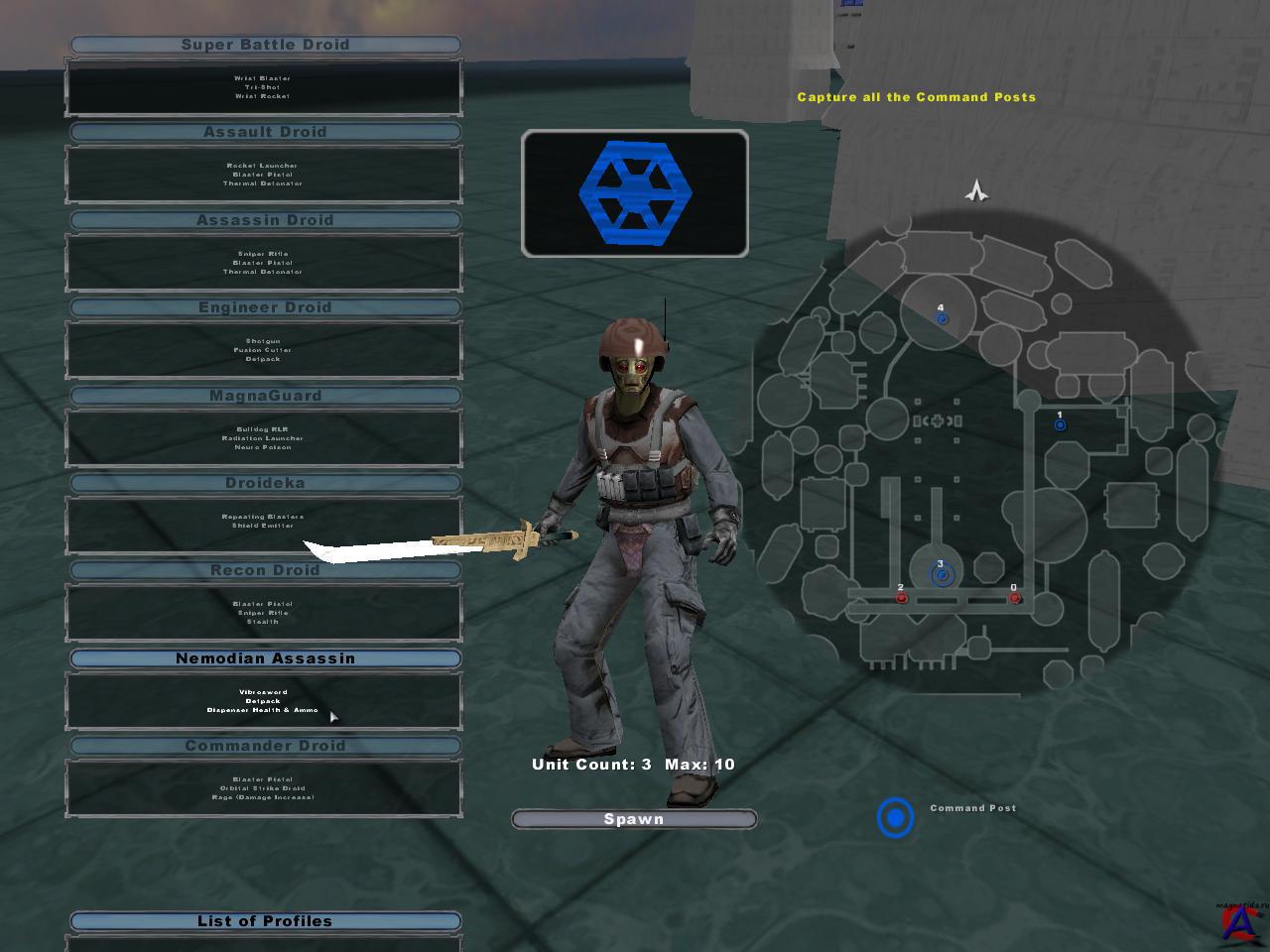
Task: Pick the Assassin Droid class
Action: 265,220
